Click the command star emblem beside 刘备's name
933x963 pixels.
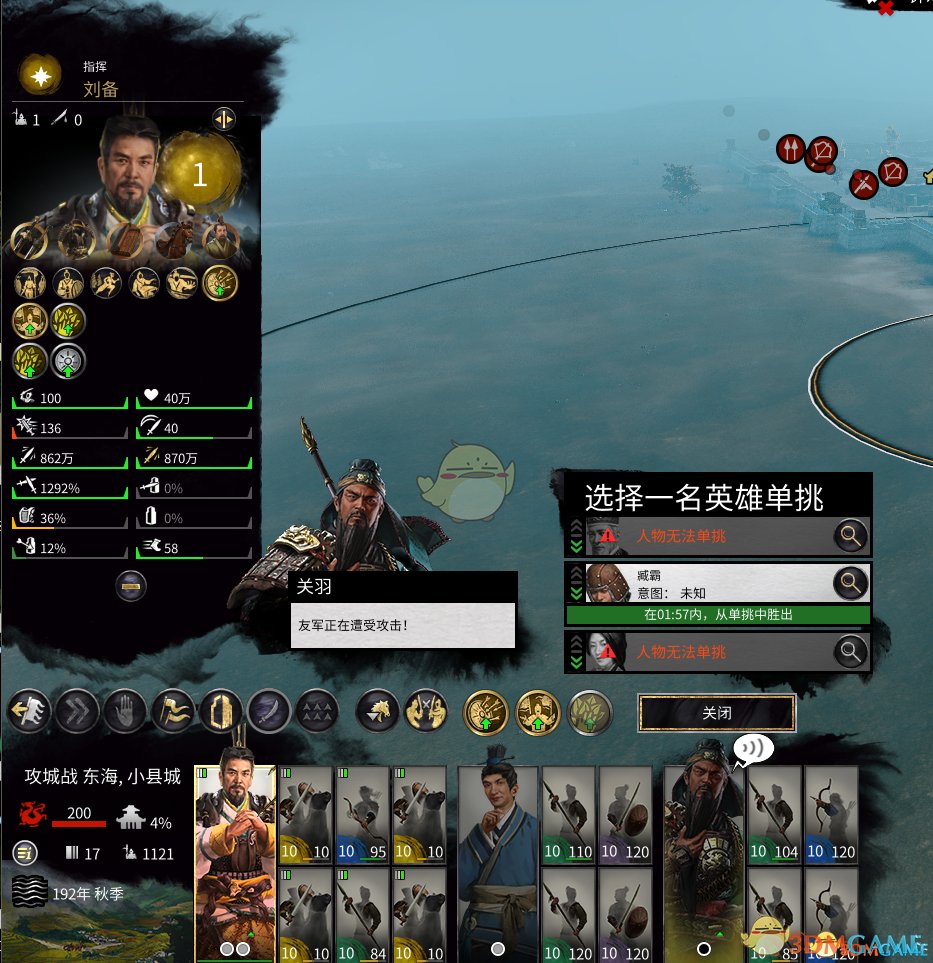point(42,78)
